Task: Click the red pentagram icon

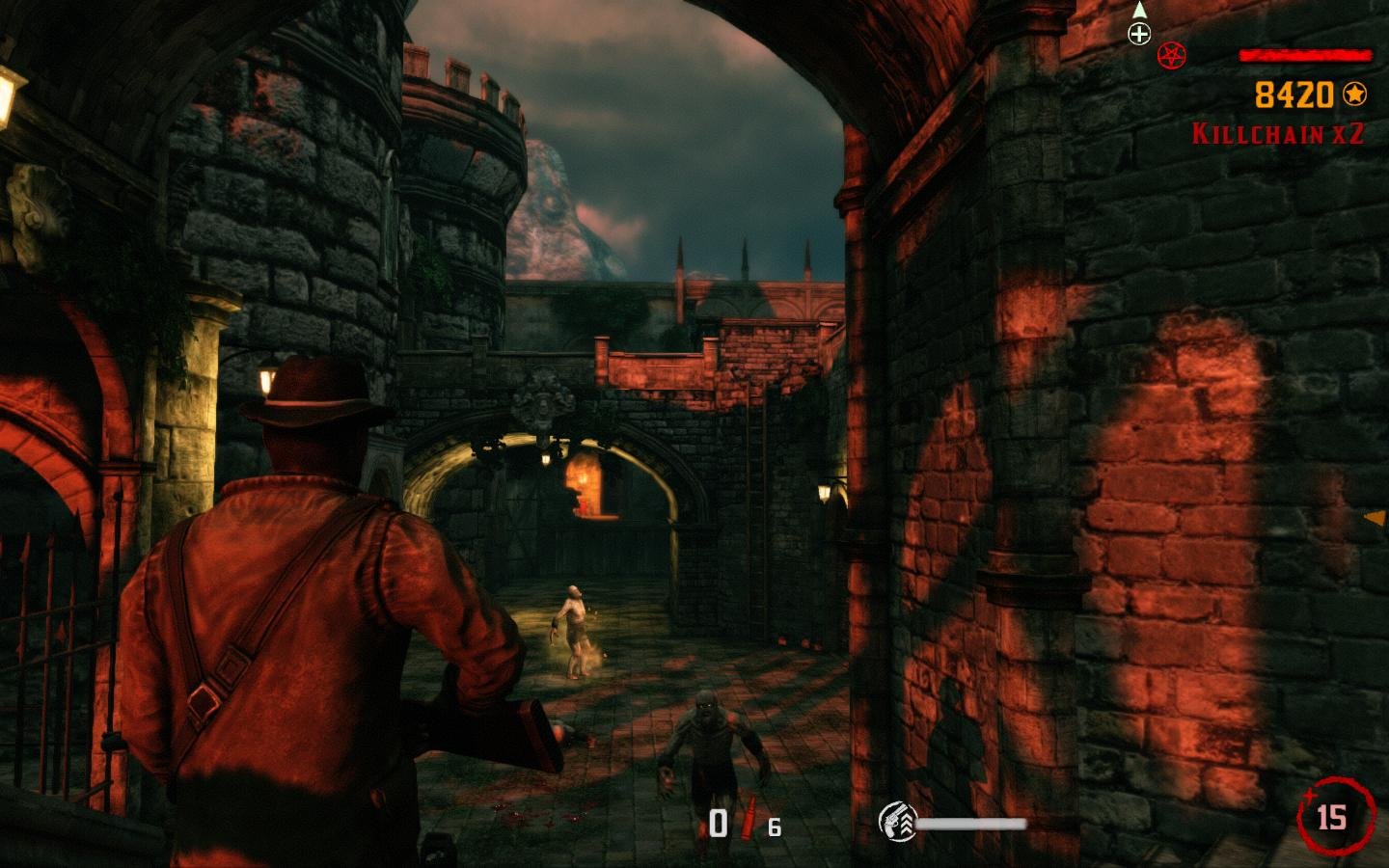Action: (x=1172, y=55)
